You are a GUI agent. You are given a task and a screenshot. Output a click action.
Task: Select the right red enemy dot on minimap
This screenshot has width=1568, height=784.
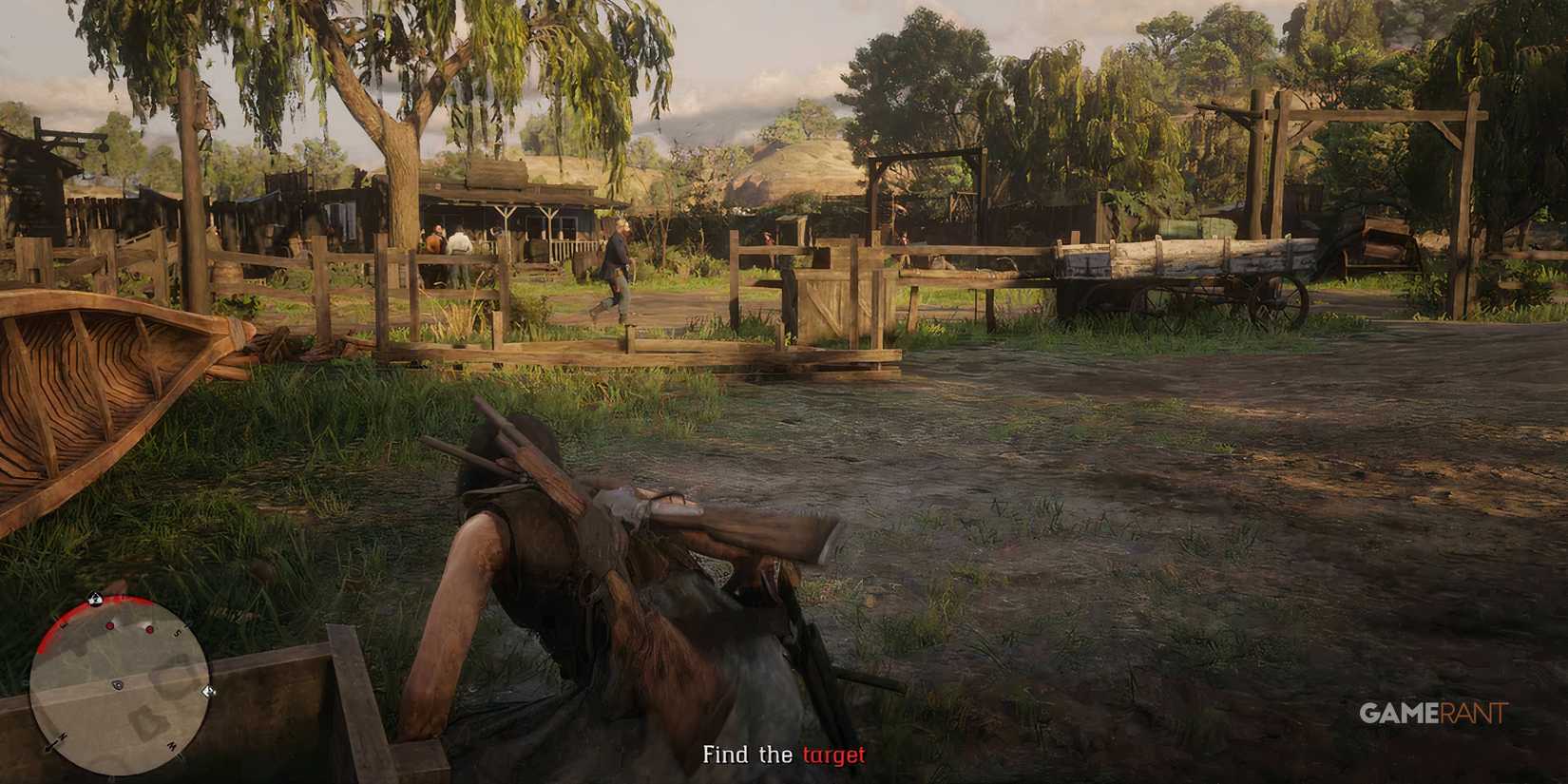coord(149,630)
